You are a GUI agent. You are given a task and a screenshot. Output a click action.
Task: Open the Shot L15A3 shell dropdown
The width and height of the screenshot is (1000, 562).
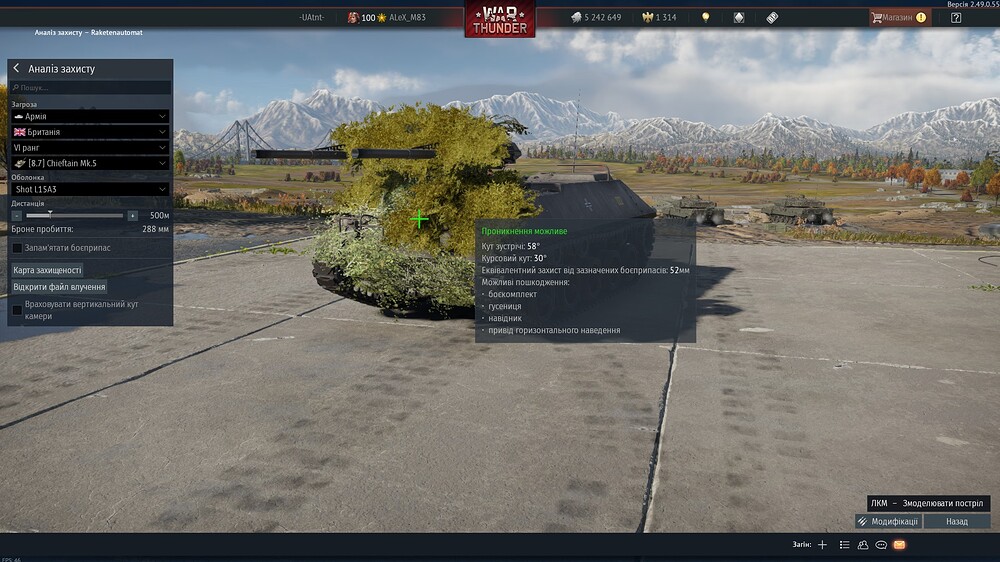(89, 189)
